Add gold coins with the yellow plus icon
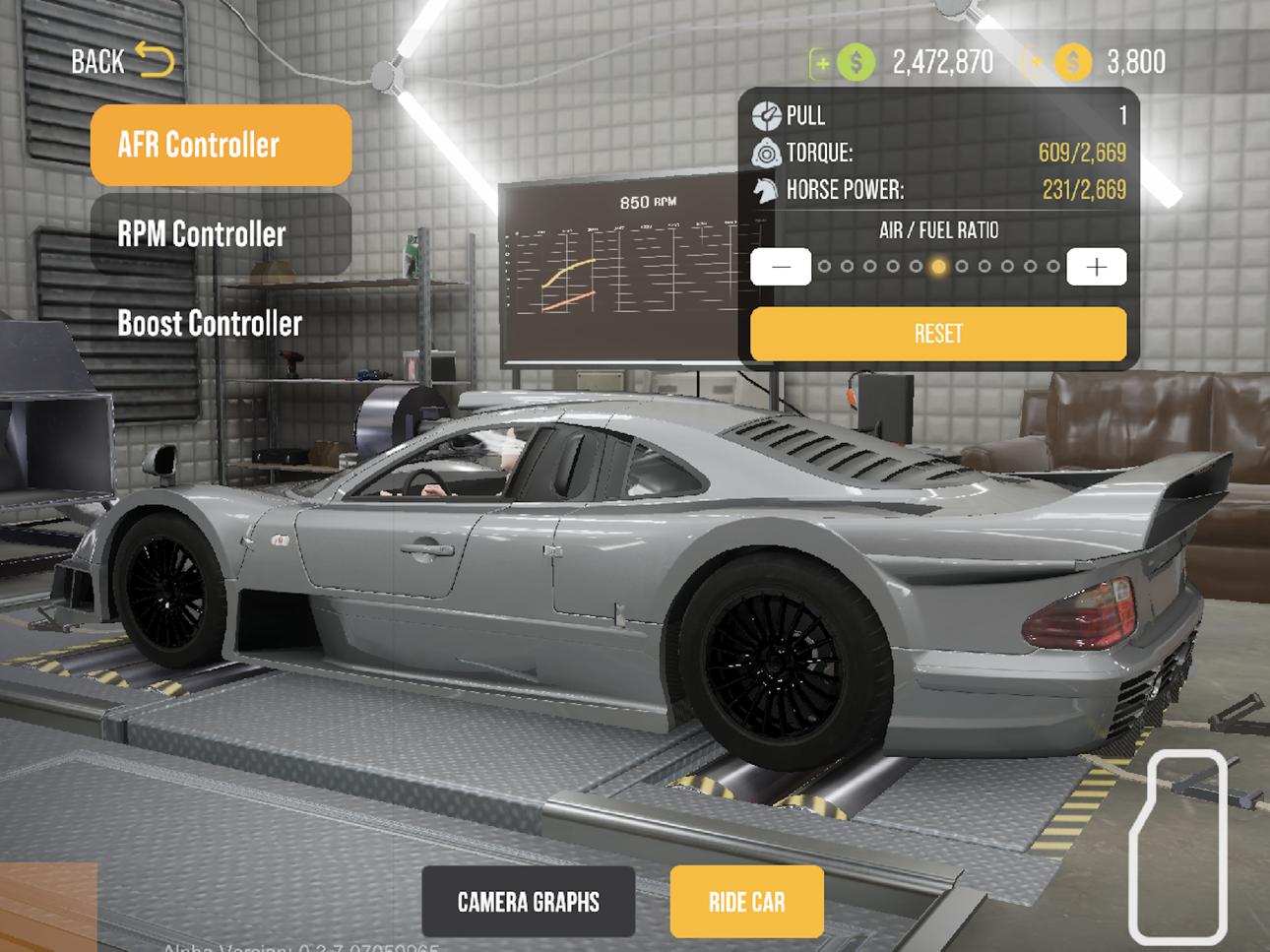Viewport: 1270px width, 952px height. point(1036,63)
